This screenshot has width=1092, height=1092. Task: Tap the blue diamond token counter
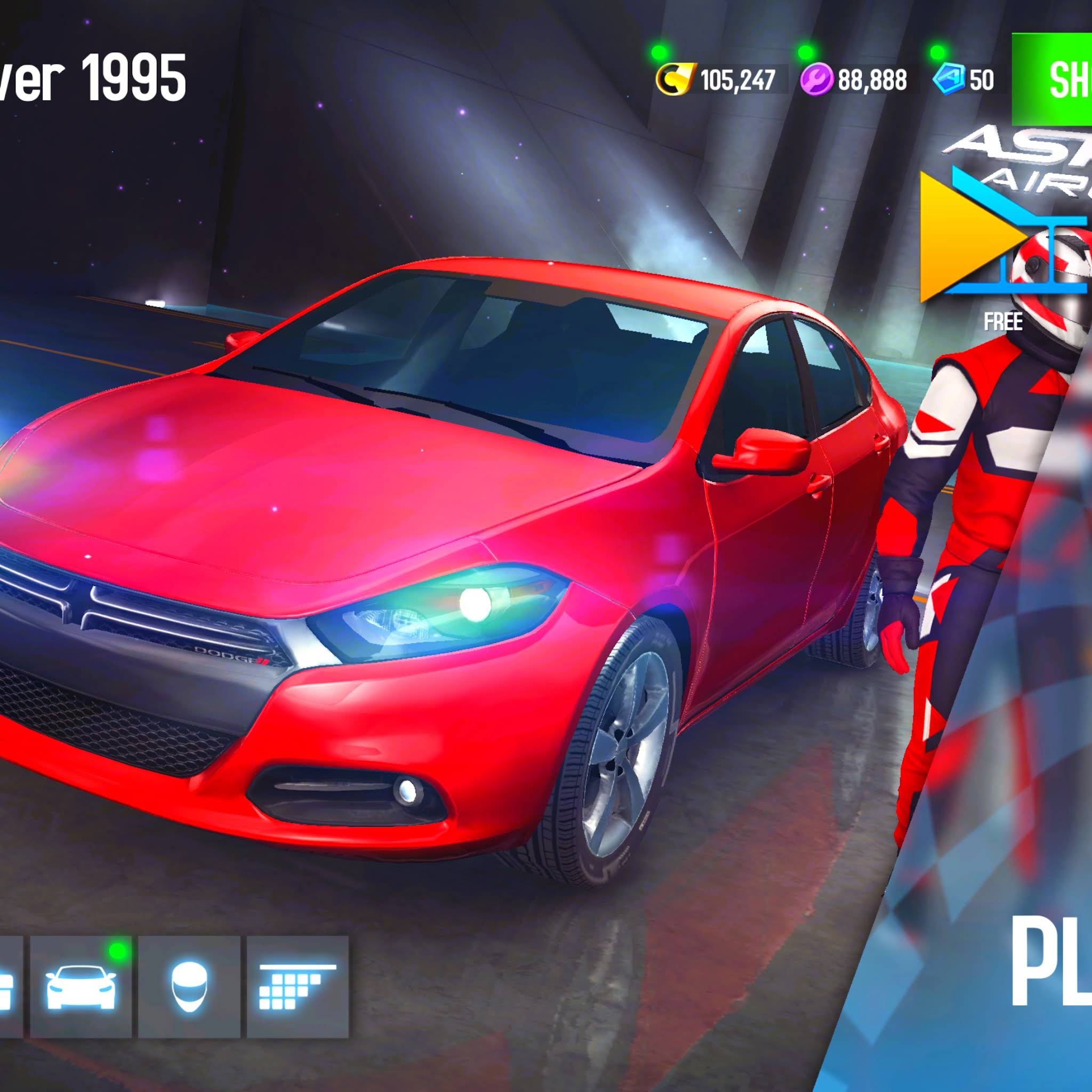(963, 79)
